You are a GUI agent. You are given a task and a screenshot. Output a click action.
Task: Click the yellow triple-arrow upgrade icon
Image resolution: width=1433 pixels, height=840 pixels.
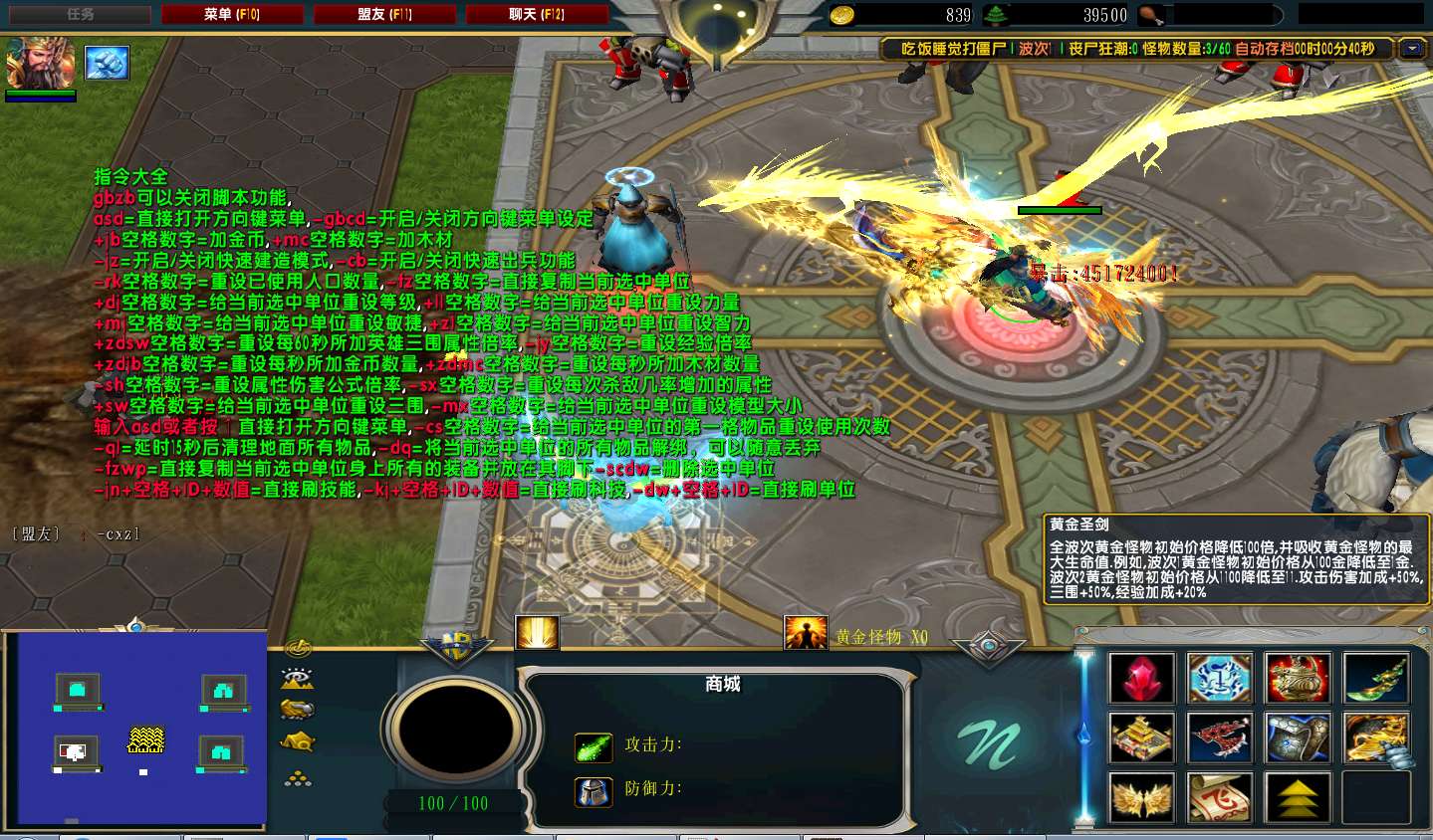pyautogui.click(x=1297, y=798)
